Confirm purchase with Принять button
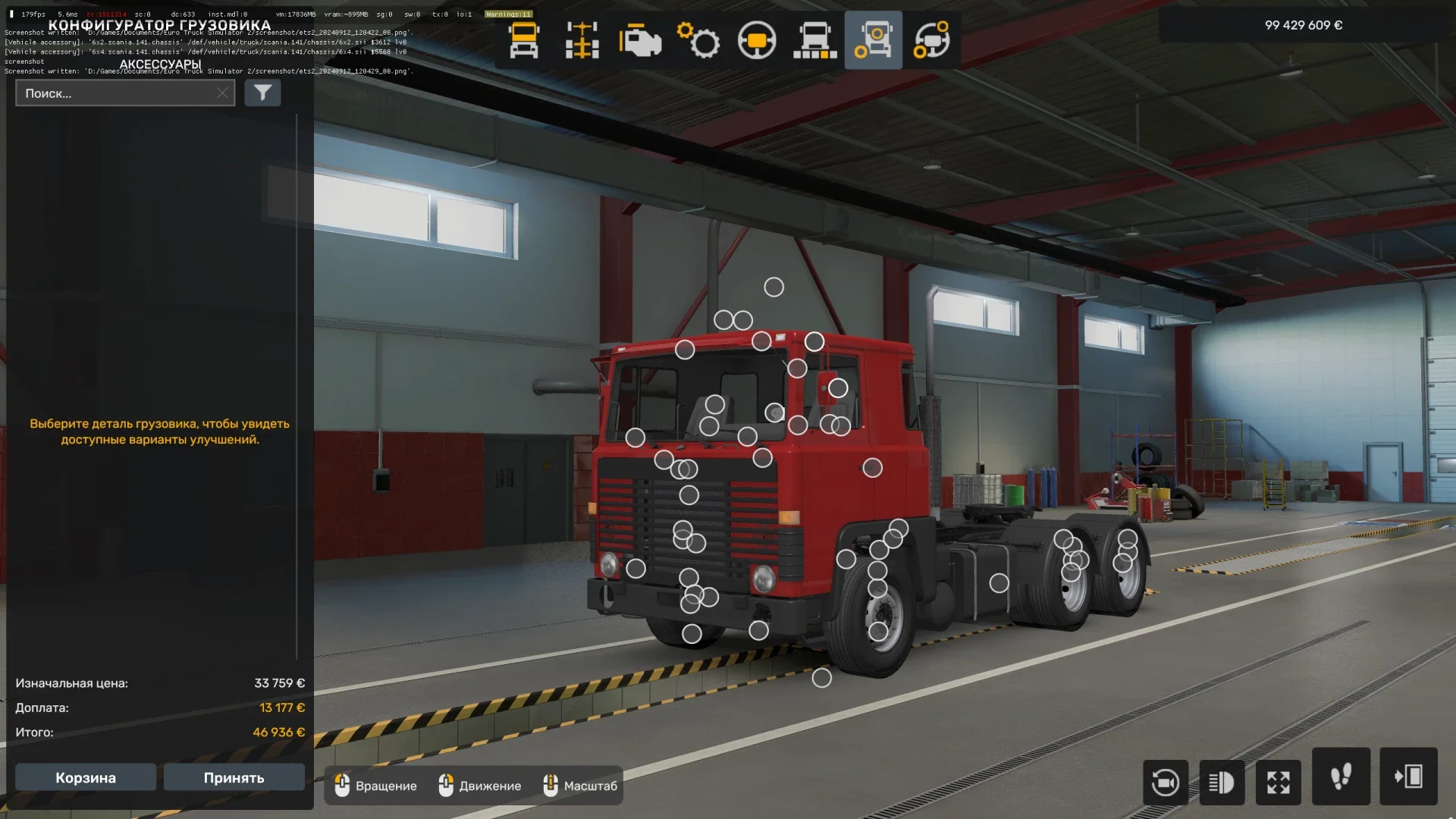 (234, 777)
